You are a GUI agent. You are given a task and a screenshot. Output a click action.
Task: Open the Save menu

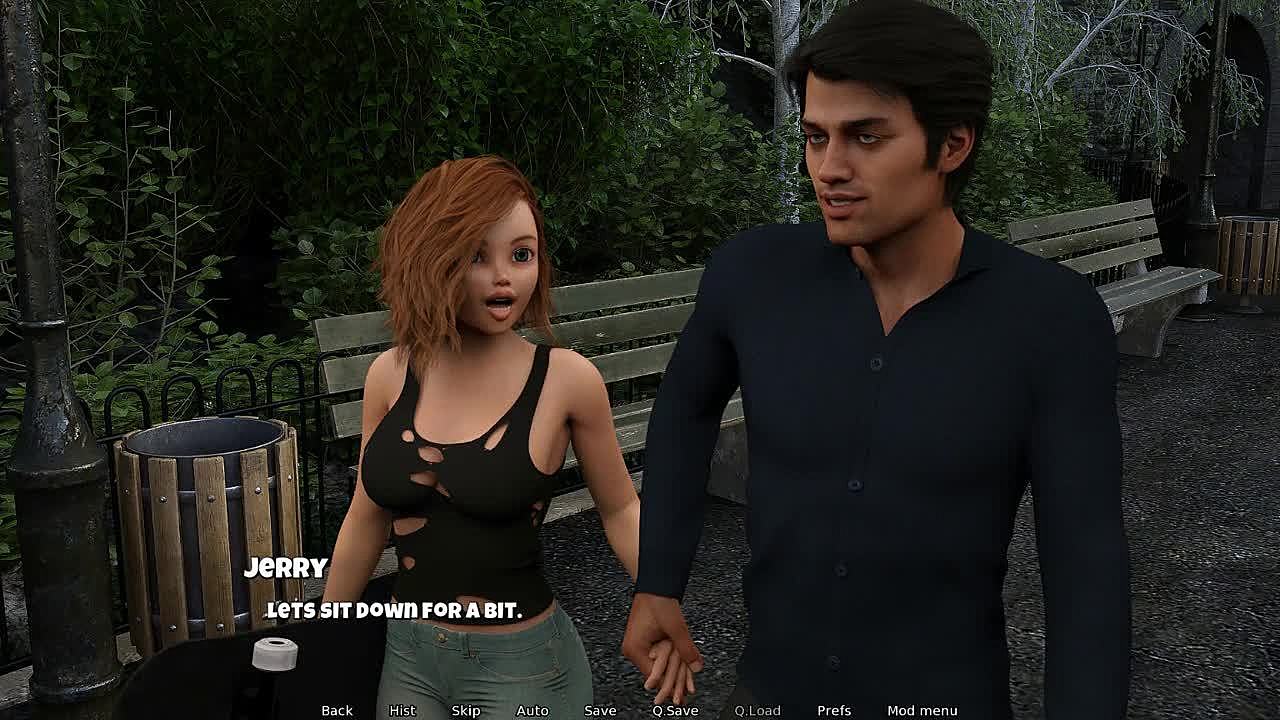tap(600, 710)
